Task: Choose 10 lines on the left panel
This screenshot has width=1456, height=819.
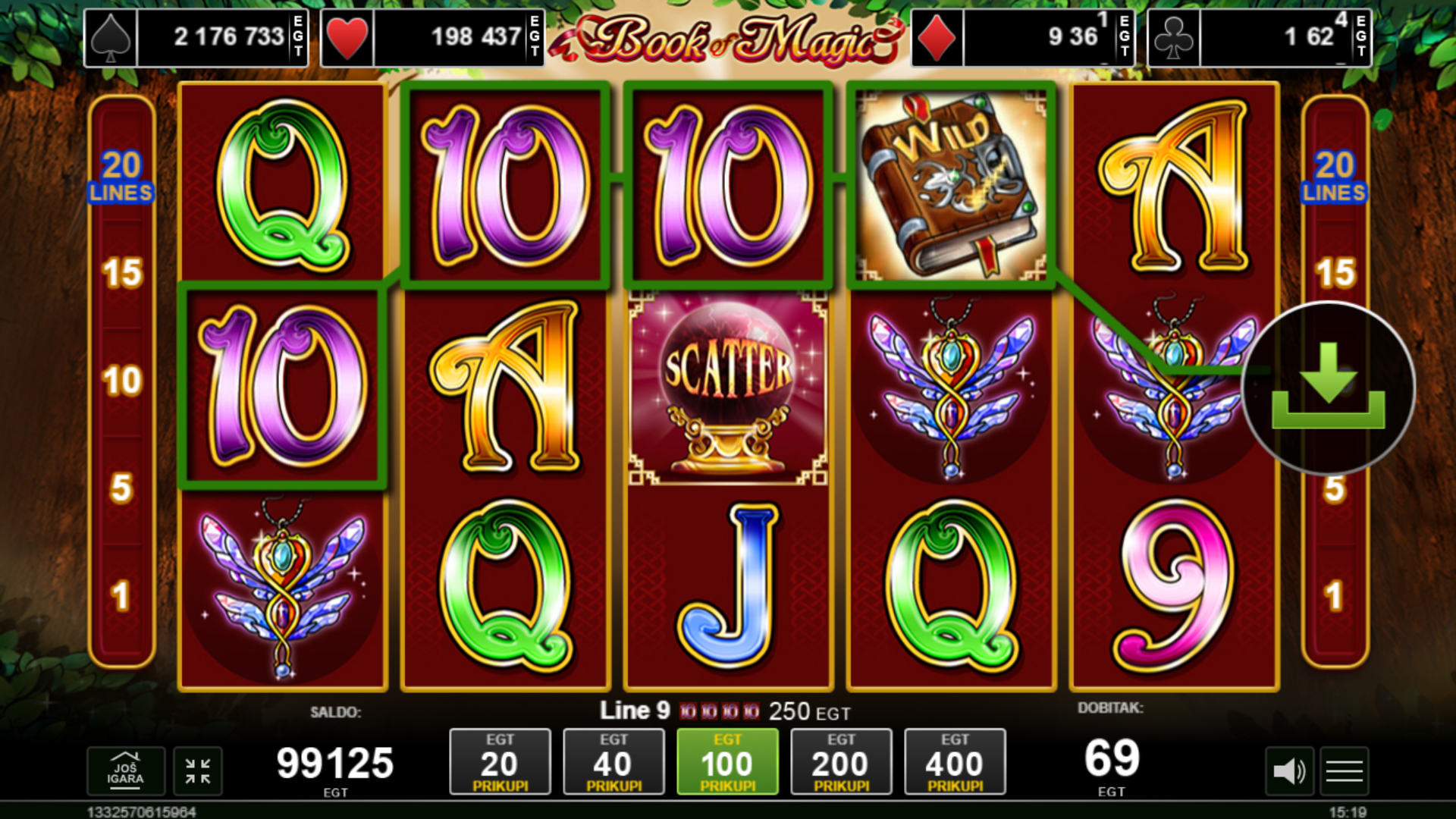Action: pos(122,381)
